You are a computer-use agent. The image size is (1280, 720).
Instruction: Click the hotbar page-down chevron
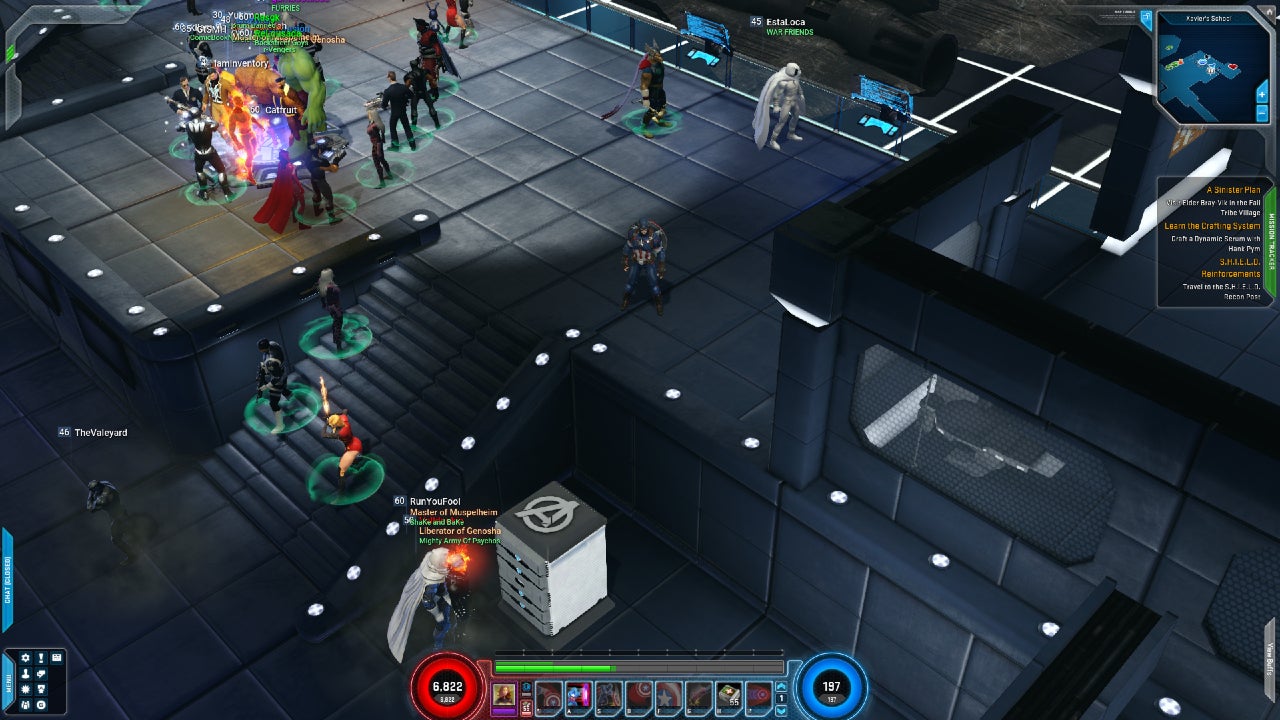click(x=782, y=710)
